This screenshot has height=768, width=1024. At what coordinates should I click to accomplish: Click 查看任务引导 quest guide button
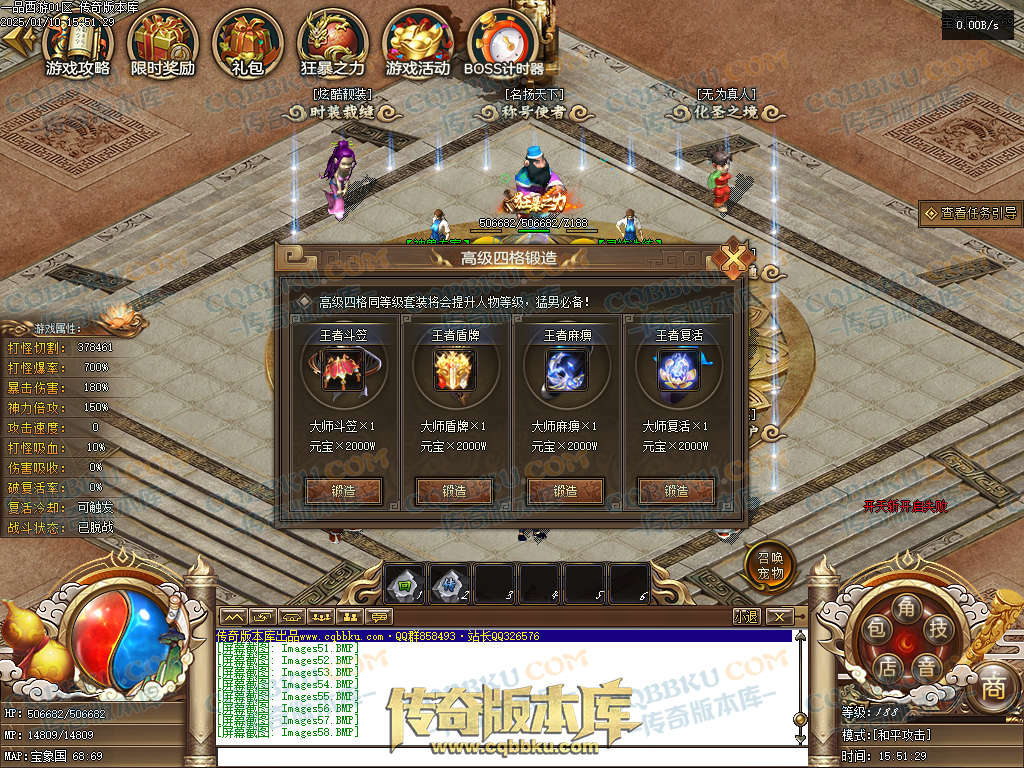tap(971, 213)
